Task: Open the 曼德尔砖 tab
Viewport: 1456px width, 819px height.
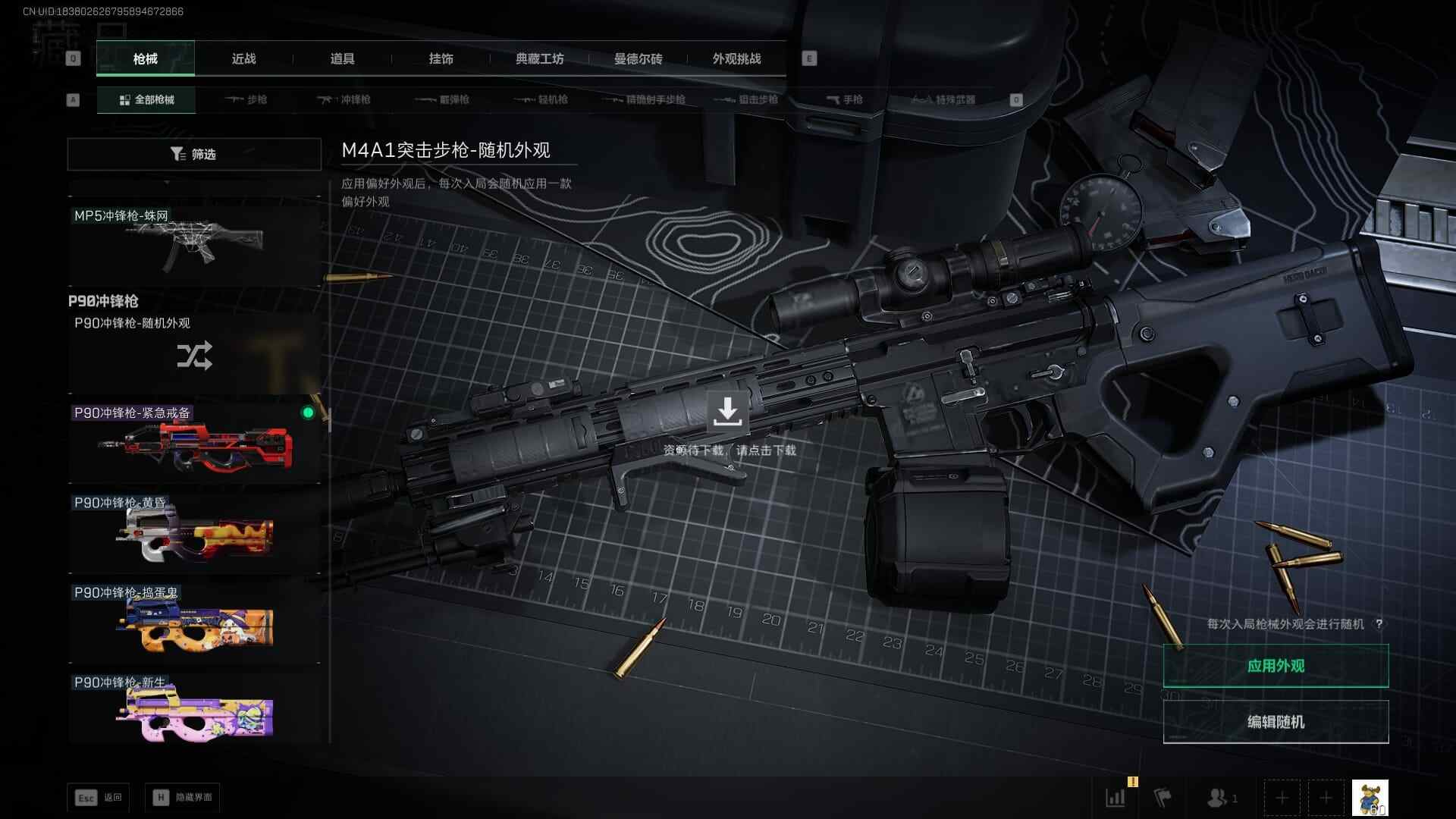Action: coord(638,59)
